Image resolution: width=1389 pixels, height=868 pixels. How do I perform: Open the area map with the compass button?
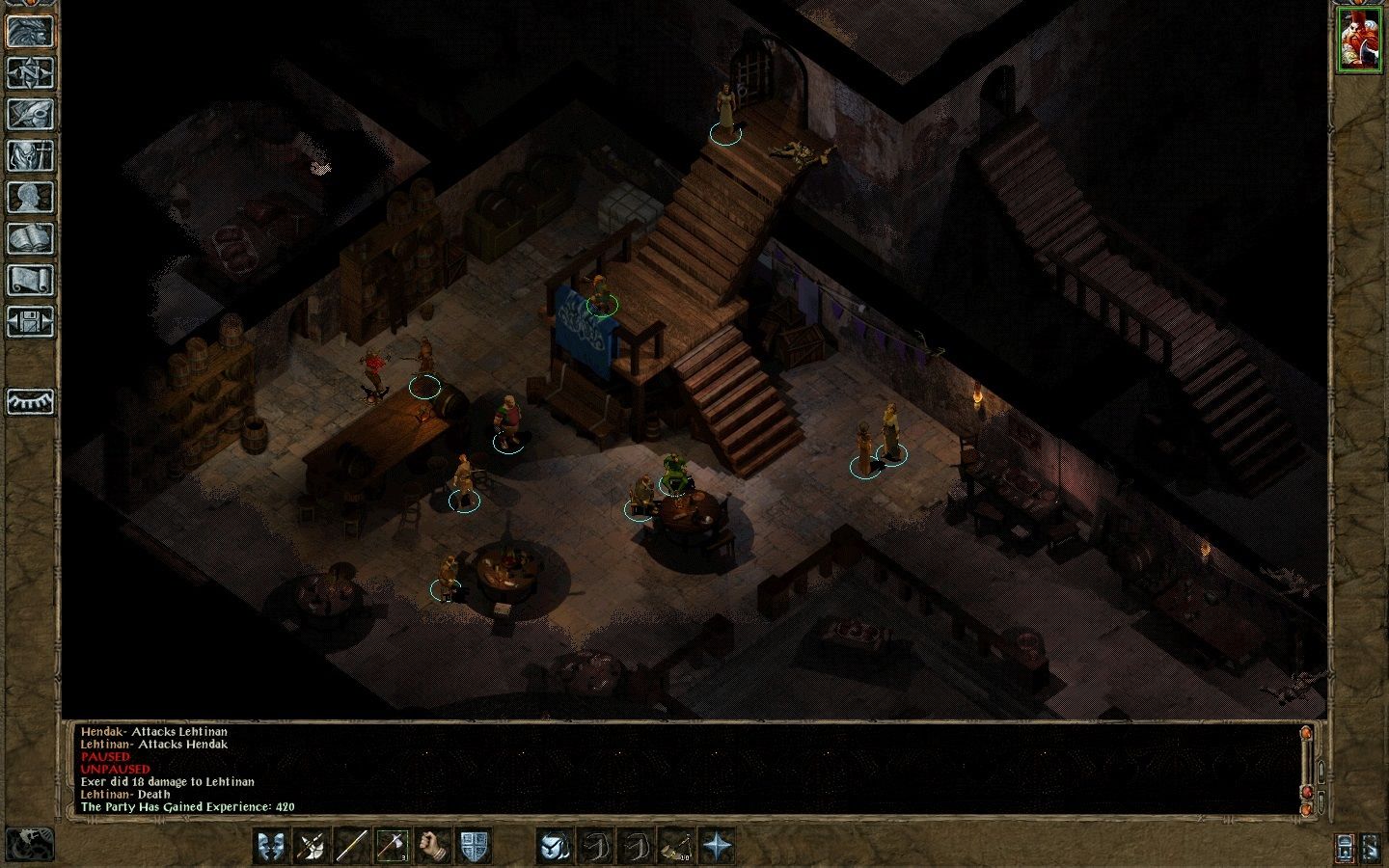(30, 72)
